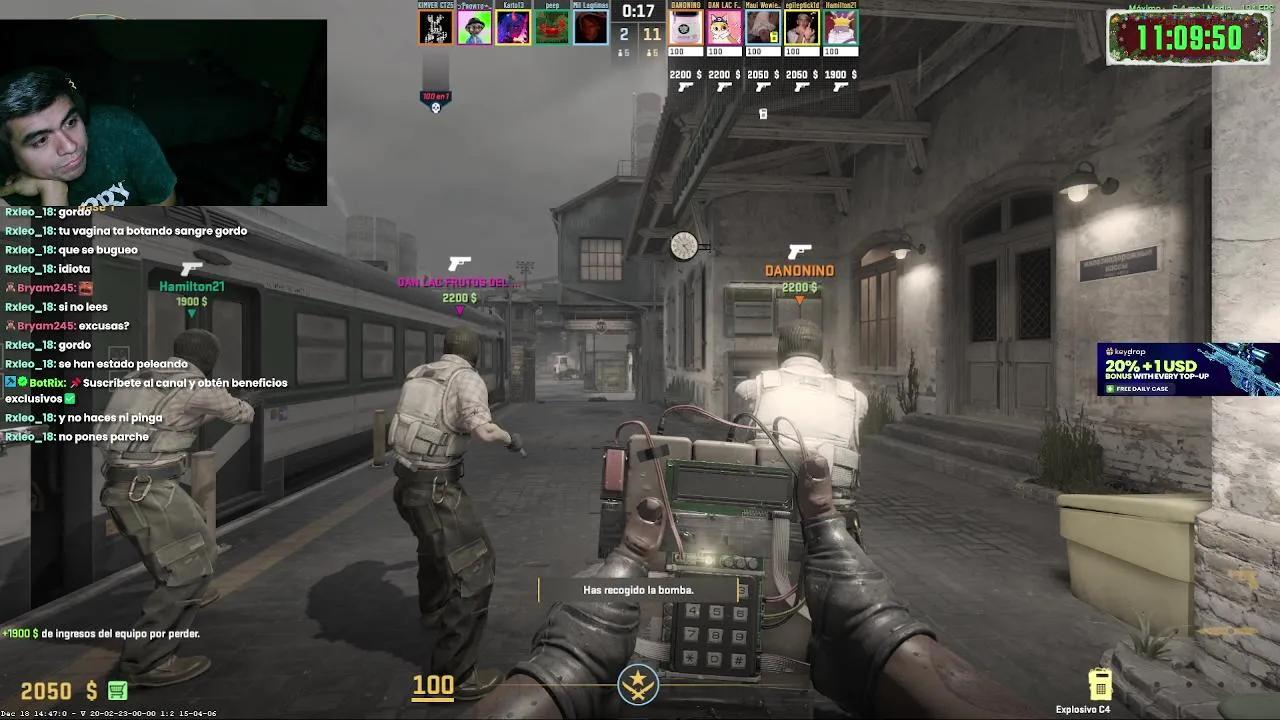Toggle the 'Has recogido la bomba' notification

(639, 590)
